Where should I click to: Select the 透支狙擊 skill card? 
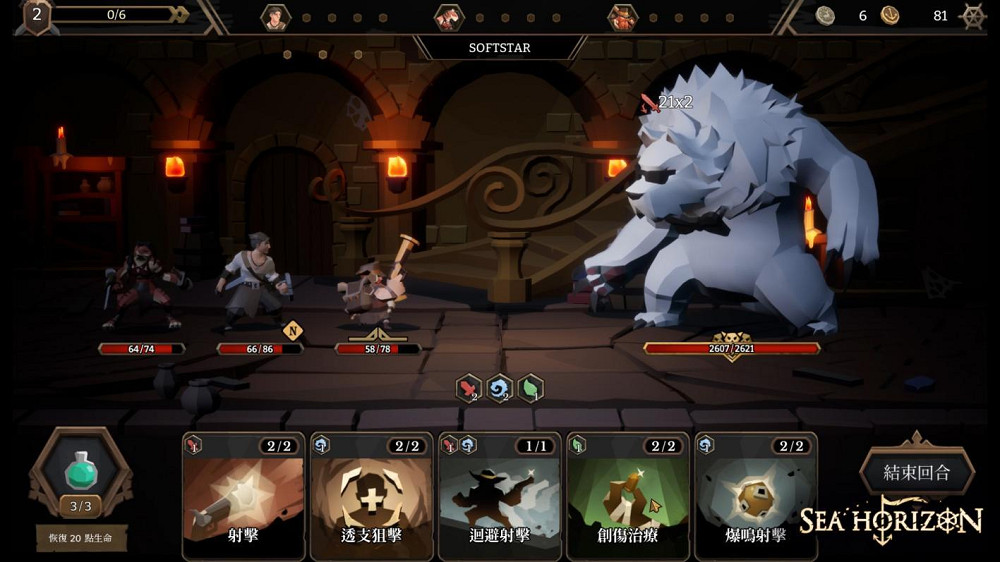pos(371,497)
